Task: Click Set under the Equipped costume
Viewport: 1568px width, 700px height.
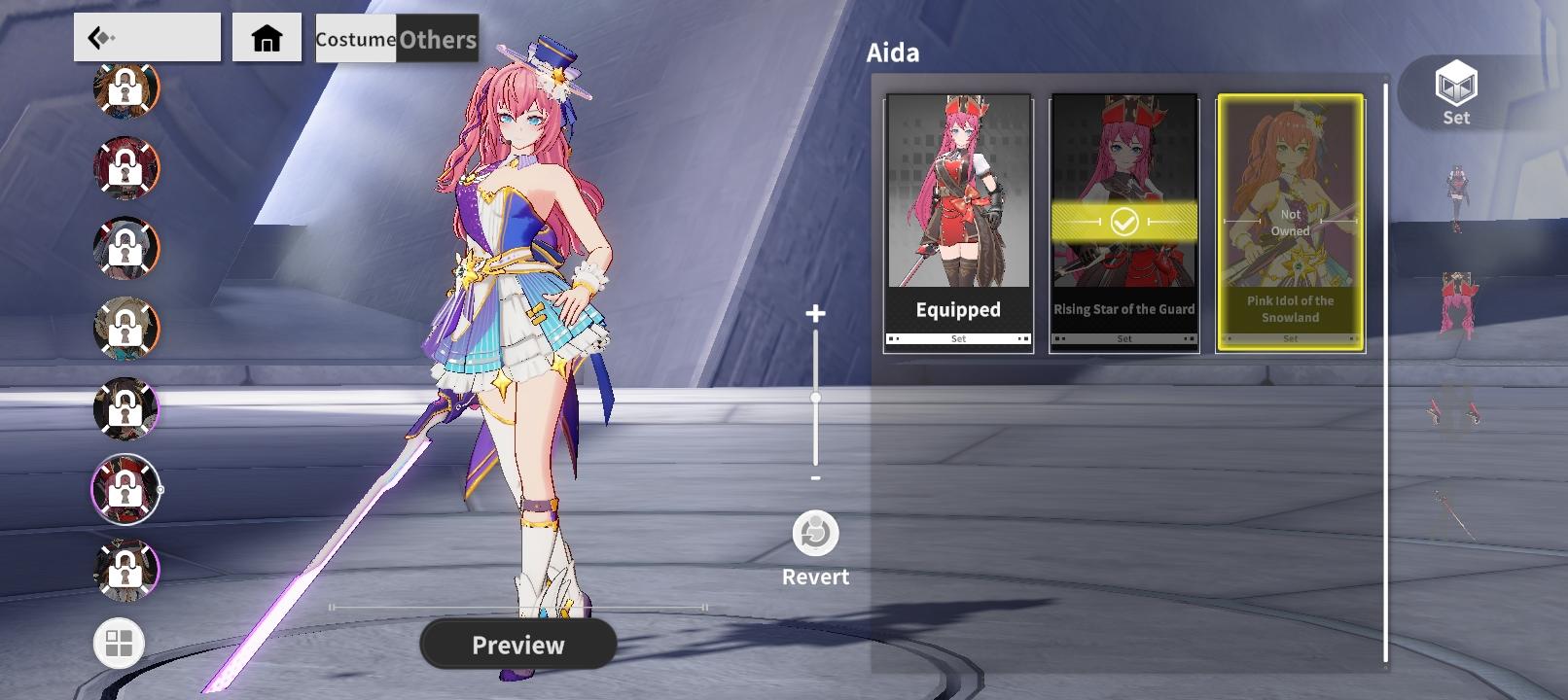Action: pos(958,338)
